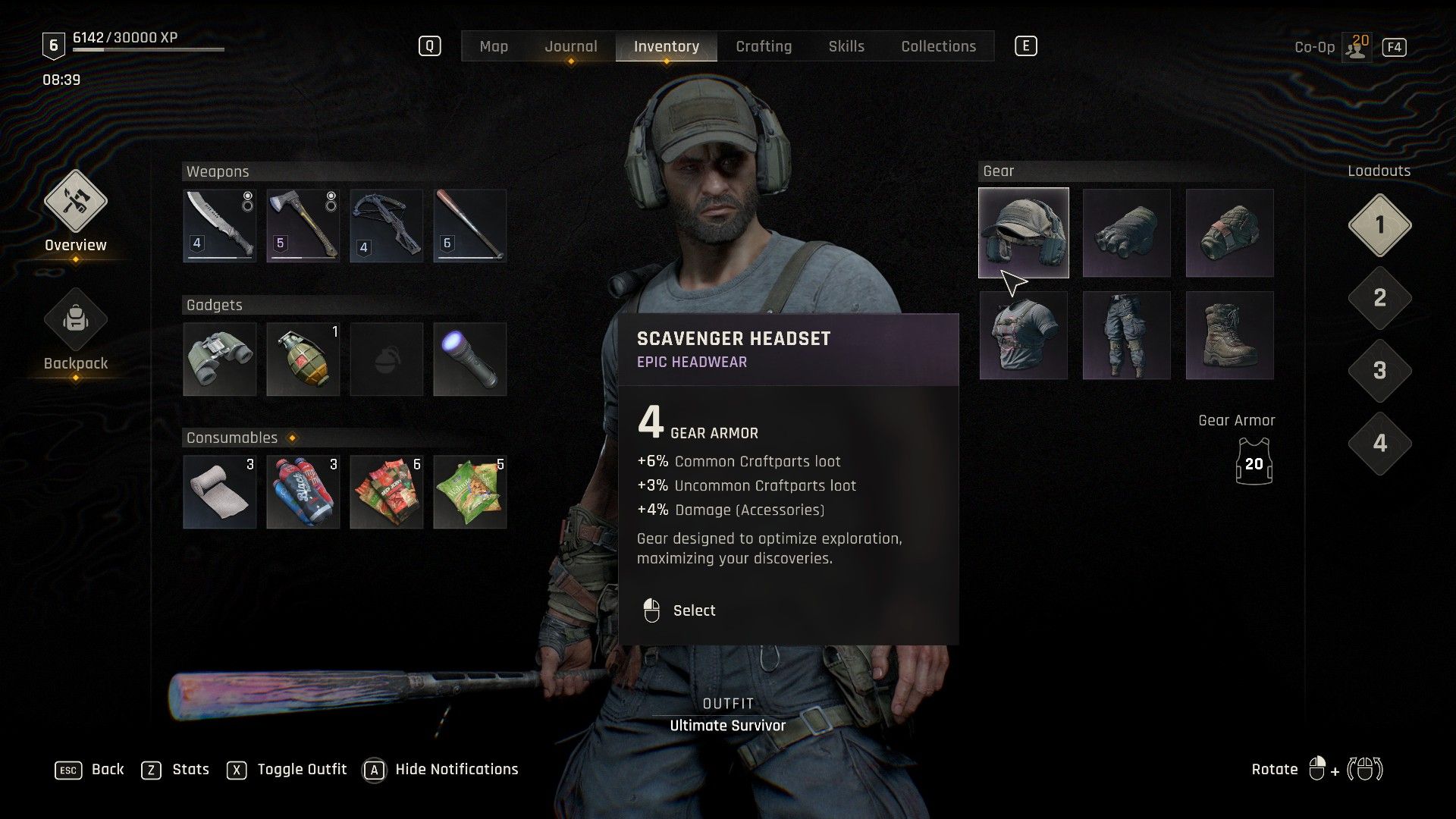Viewport: 1456px width, 819px height.
Task: Open the Skills tab
Action: point(846,46)
